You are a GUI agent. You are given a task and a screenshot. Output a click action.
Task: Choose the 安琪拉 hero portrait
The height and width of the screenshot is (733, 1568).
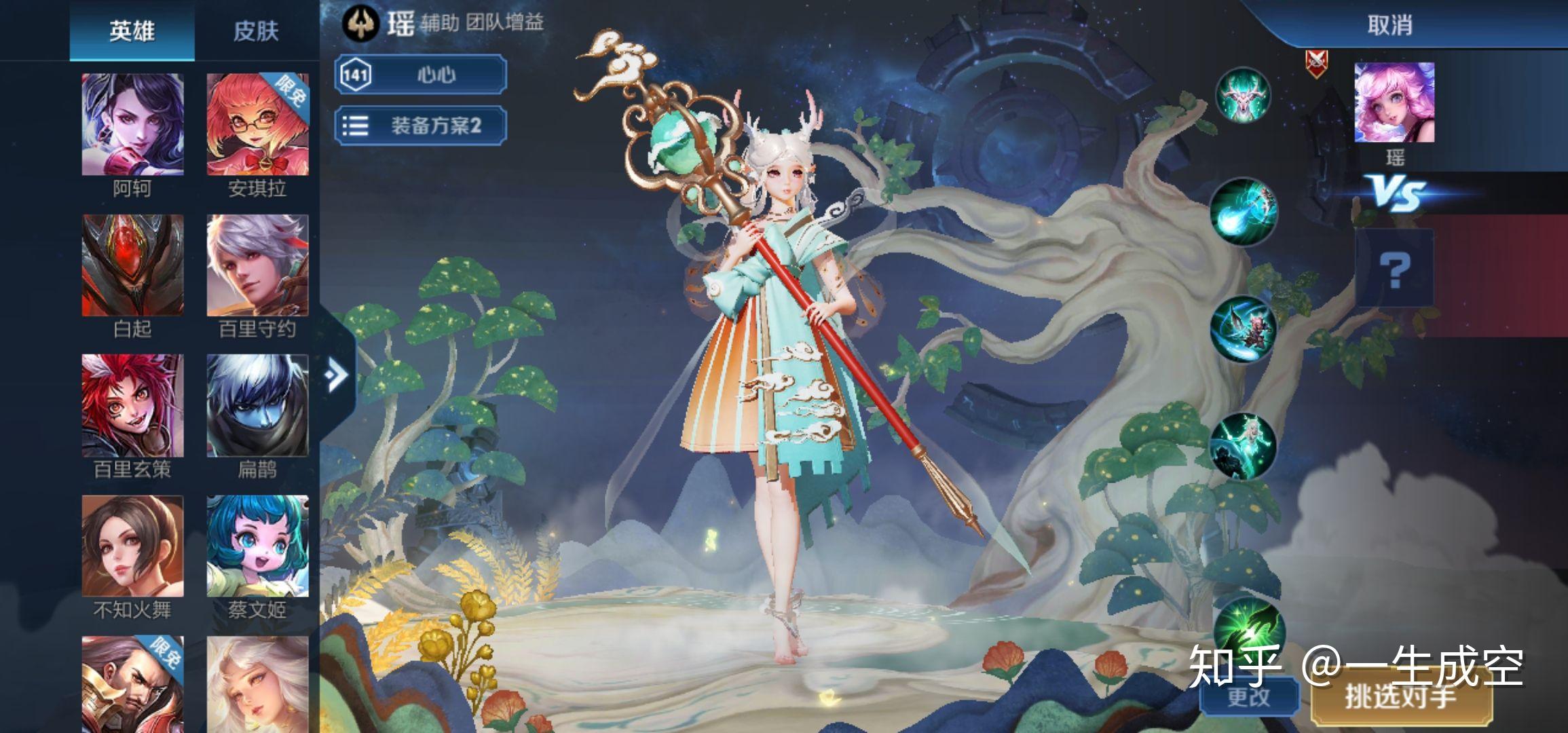coord(257,126)
